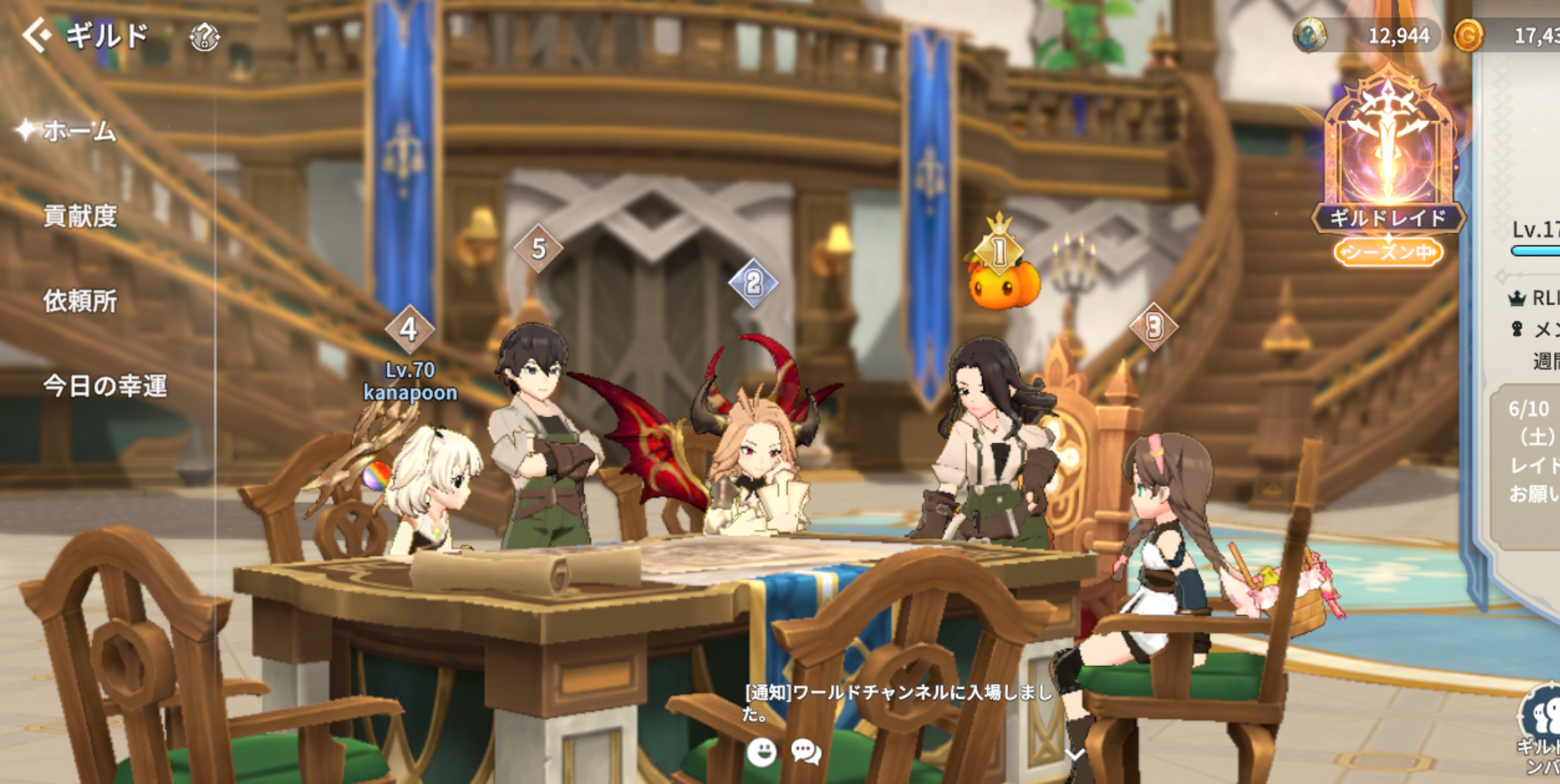Screen dimensions: 1560x784
Task: Select rank 3 diamond marker member
Action: [x=1154, y=327]
